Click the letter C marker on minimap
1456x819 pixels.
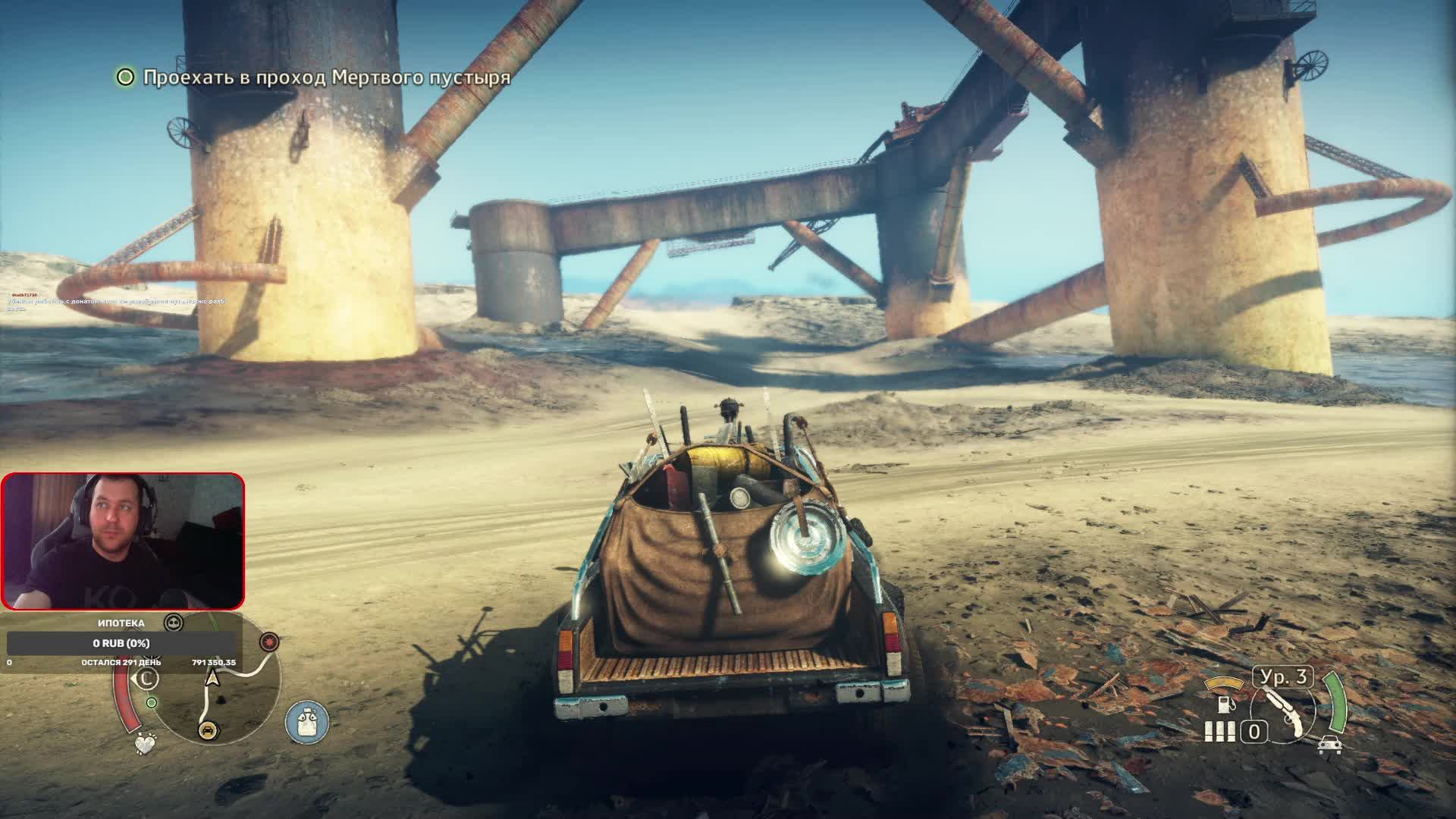coord(145,679)
